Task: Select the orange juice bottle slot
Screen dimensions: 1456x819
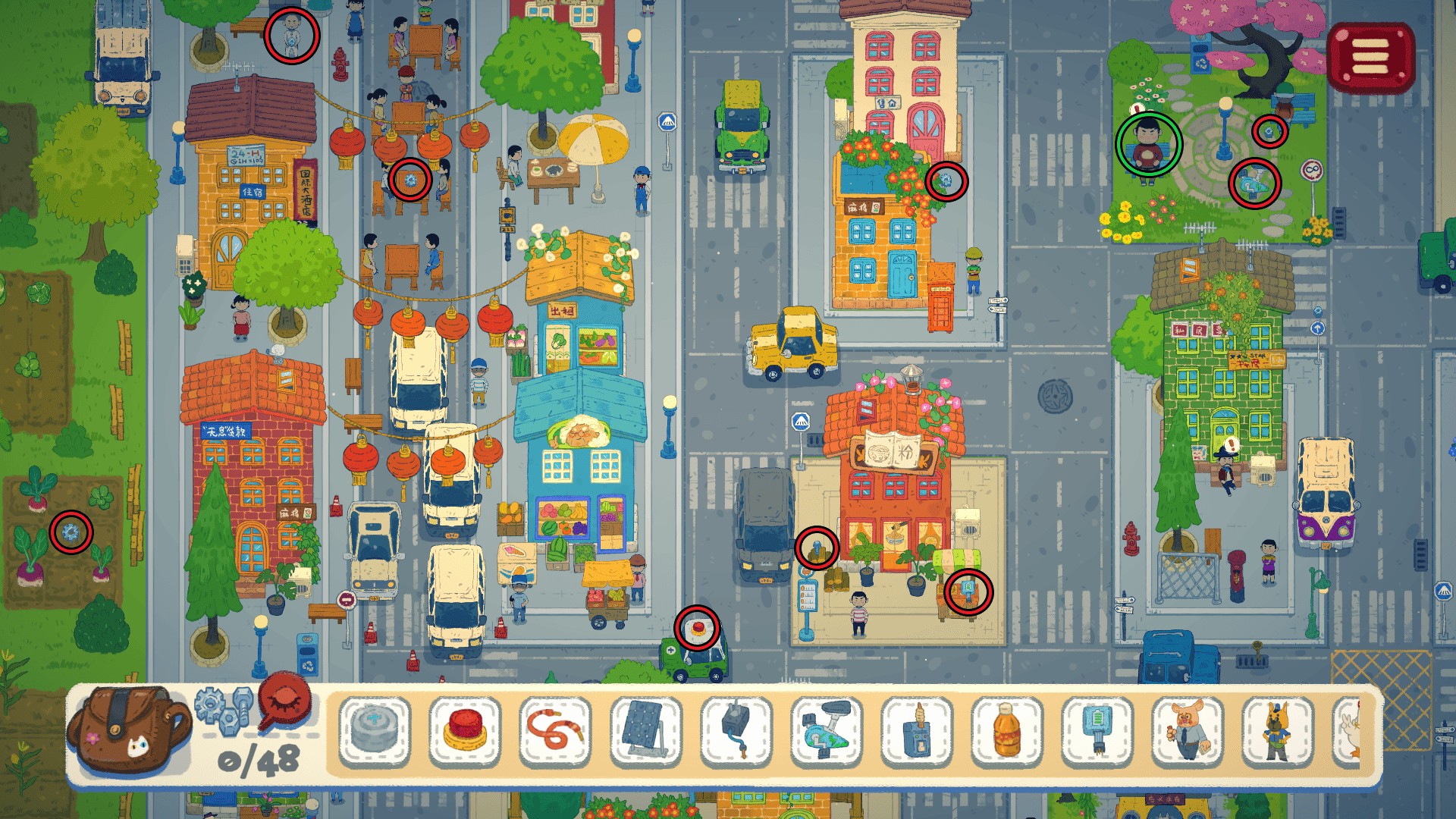Action: click(x=1007, y=733)
